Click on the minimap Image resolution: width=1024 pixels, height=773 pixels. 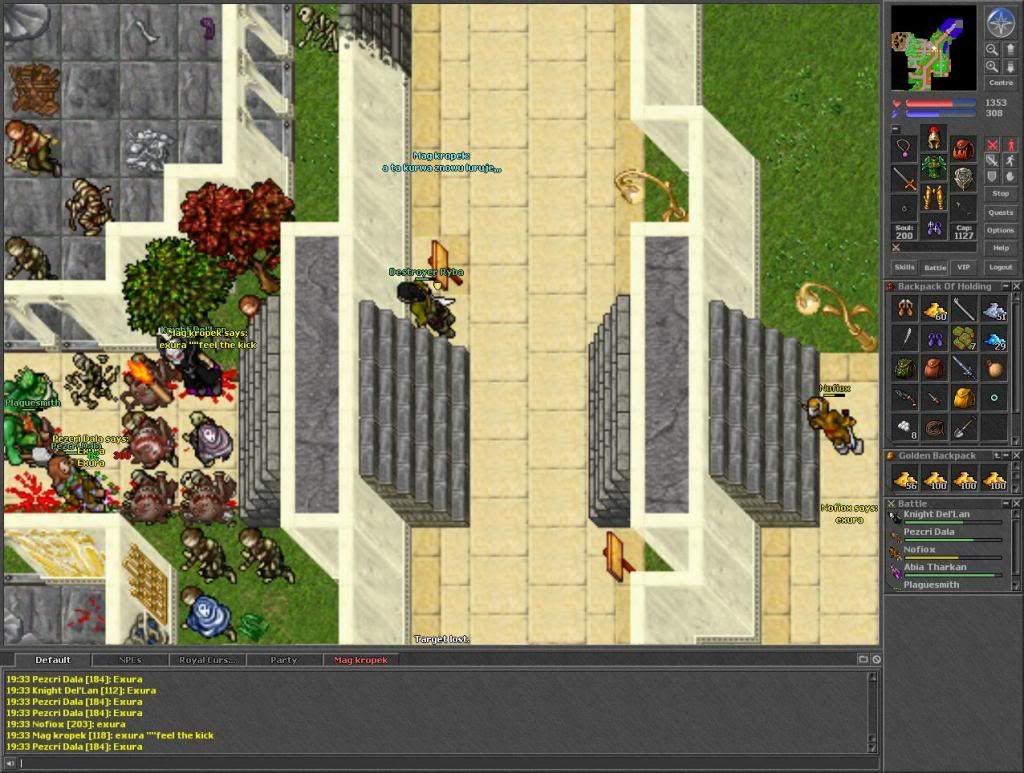click(x=933, y=47)
